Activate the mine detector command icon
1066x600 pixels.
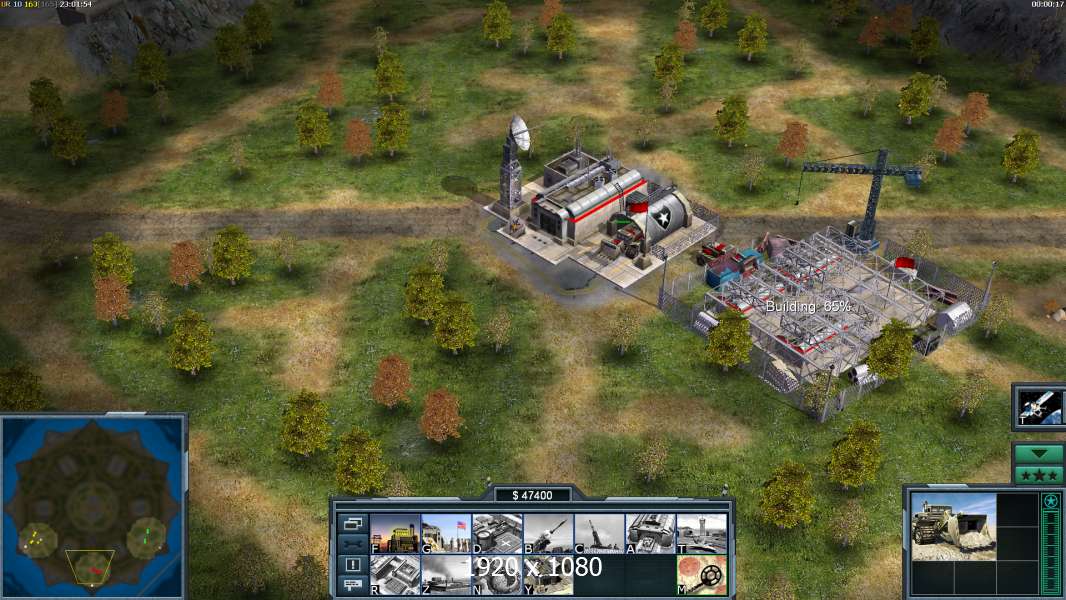(x=701, y=575)
